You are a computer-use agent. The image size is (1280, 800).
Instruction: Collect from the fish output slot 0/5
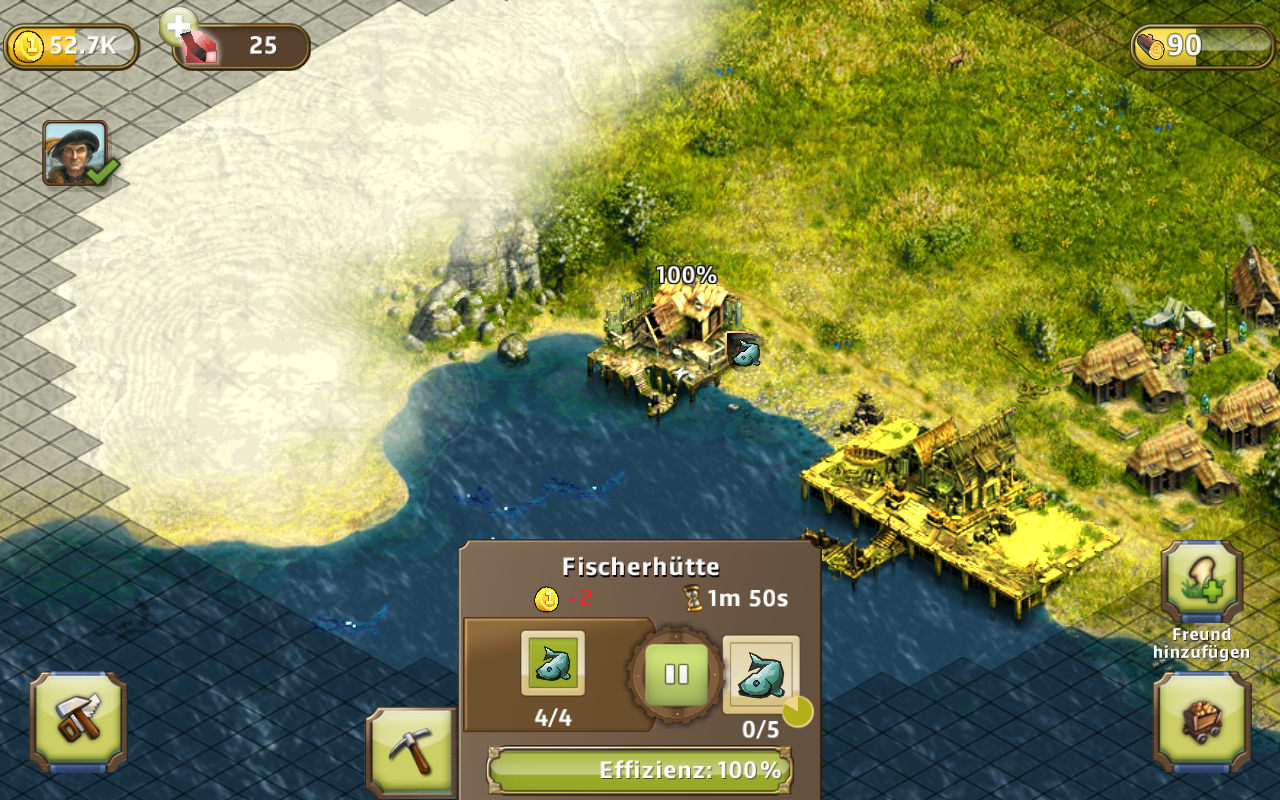[x=761, y=674]
